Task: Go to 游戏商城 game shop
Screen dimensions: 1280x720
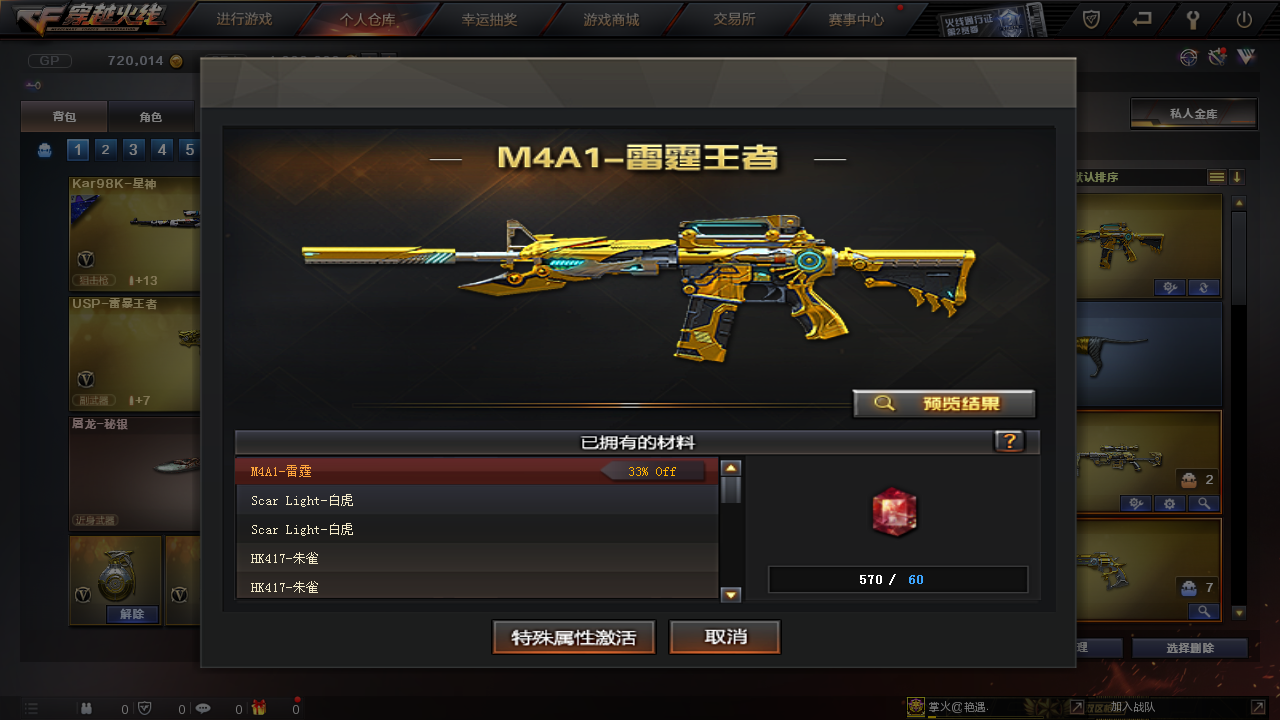Action: (x=611, y=19)
